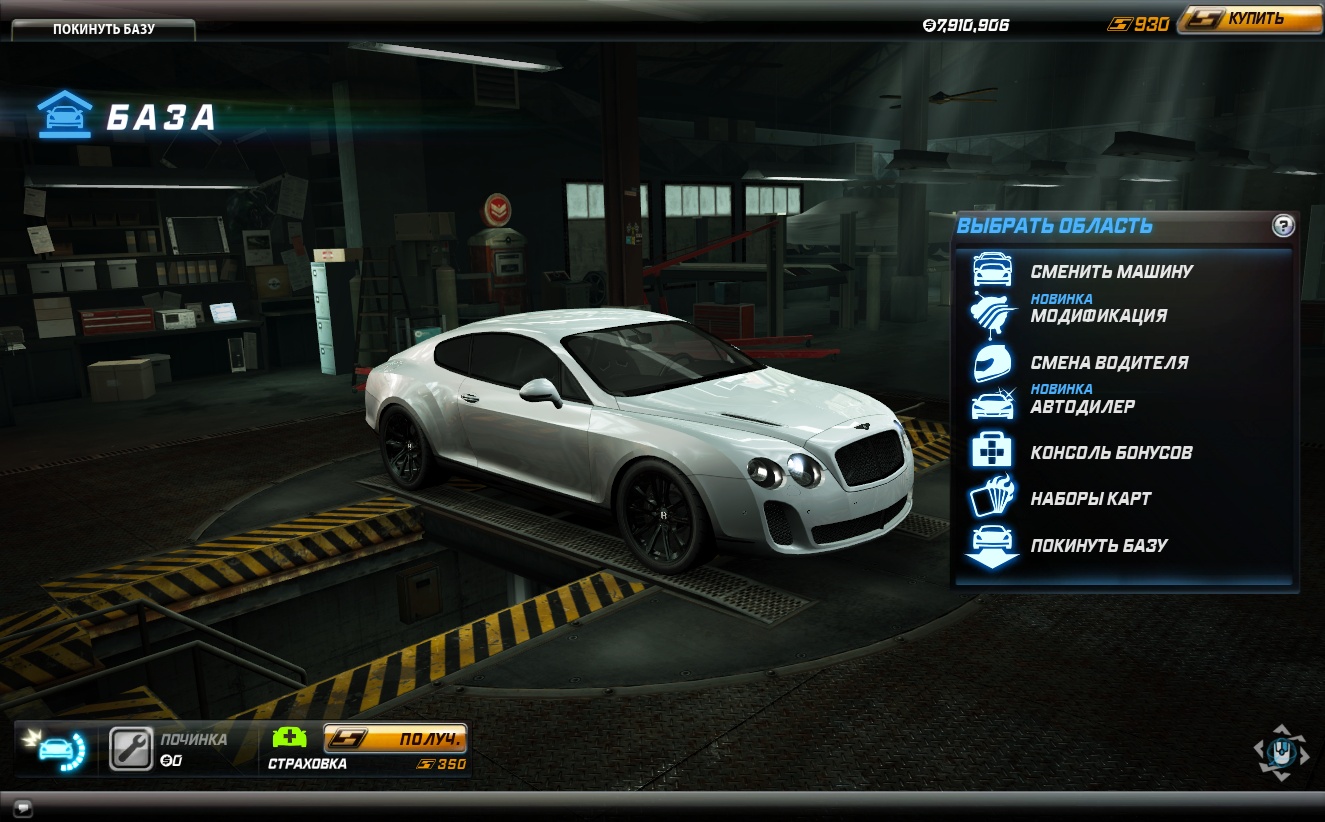Click the mouse camera control icon
The width and height of the screenshot is (1325, 822).
tap(1281, 751)
